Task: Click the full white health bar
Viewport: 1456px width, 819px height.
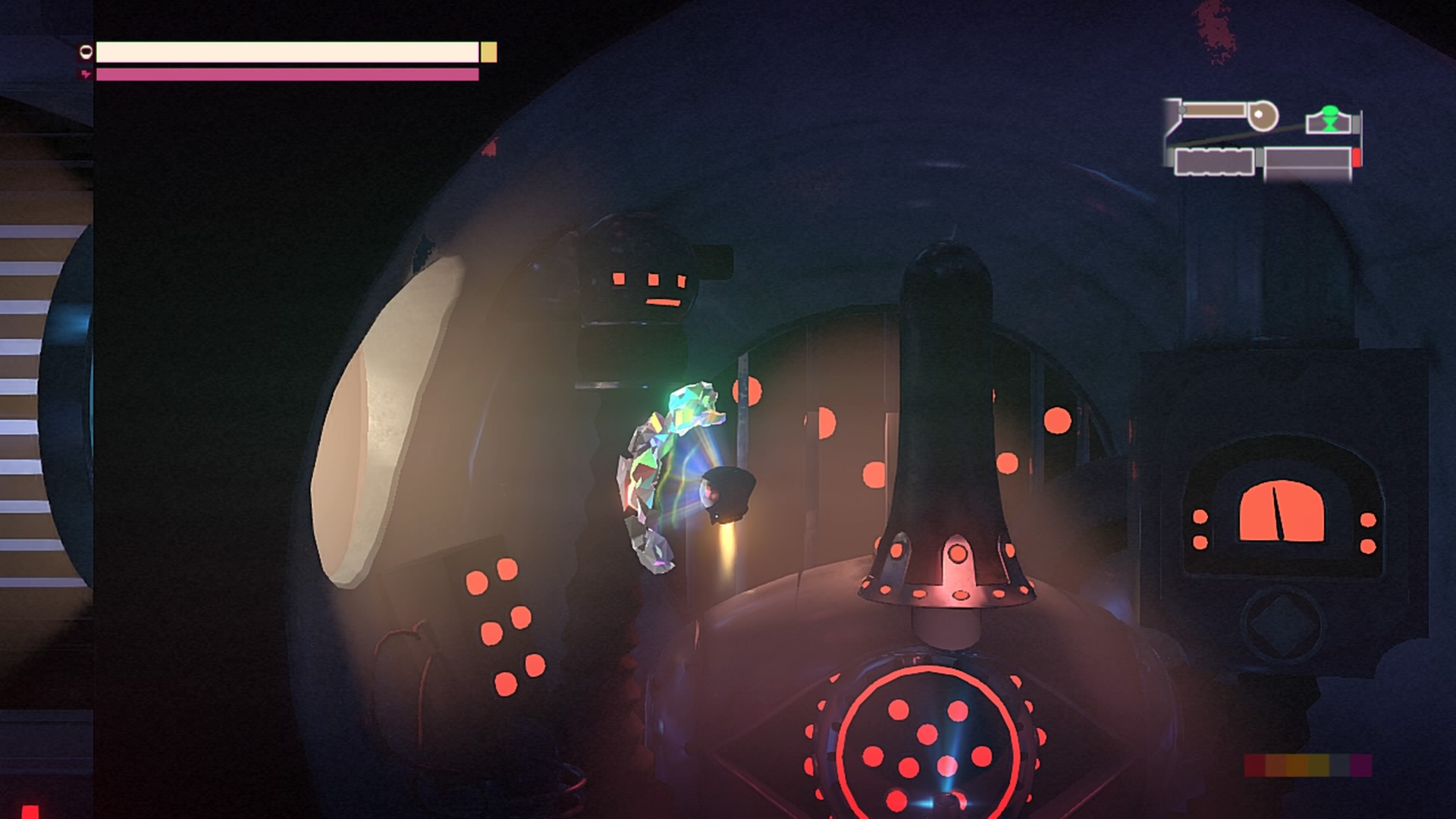Action: pyautogui.click(x=288, y=52)
